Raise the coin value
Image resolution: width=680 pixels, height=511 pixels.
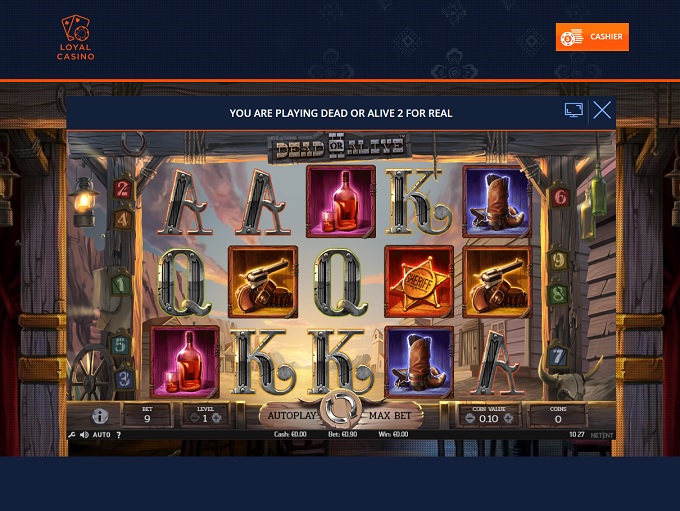click(508, 418)
